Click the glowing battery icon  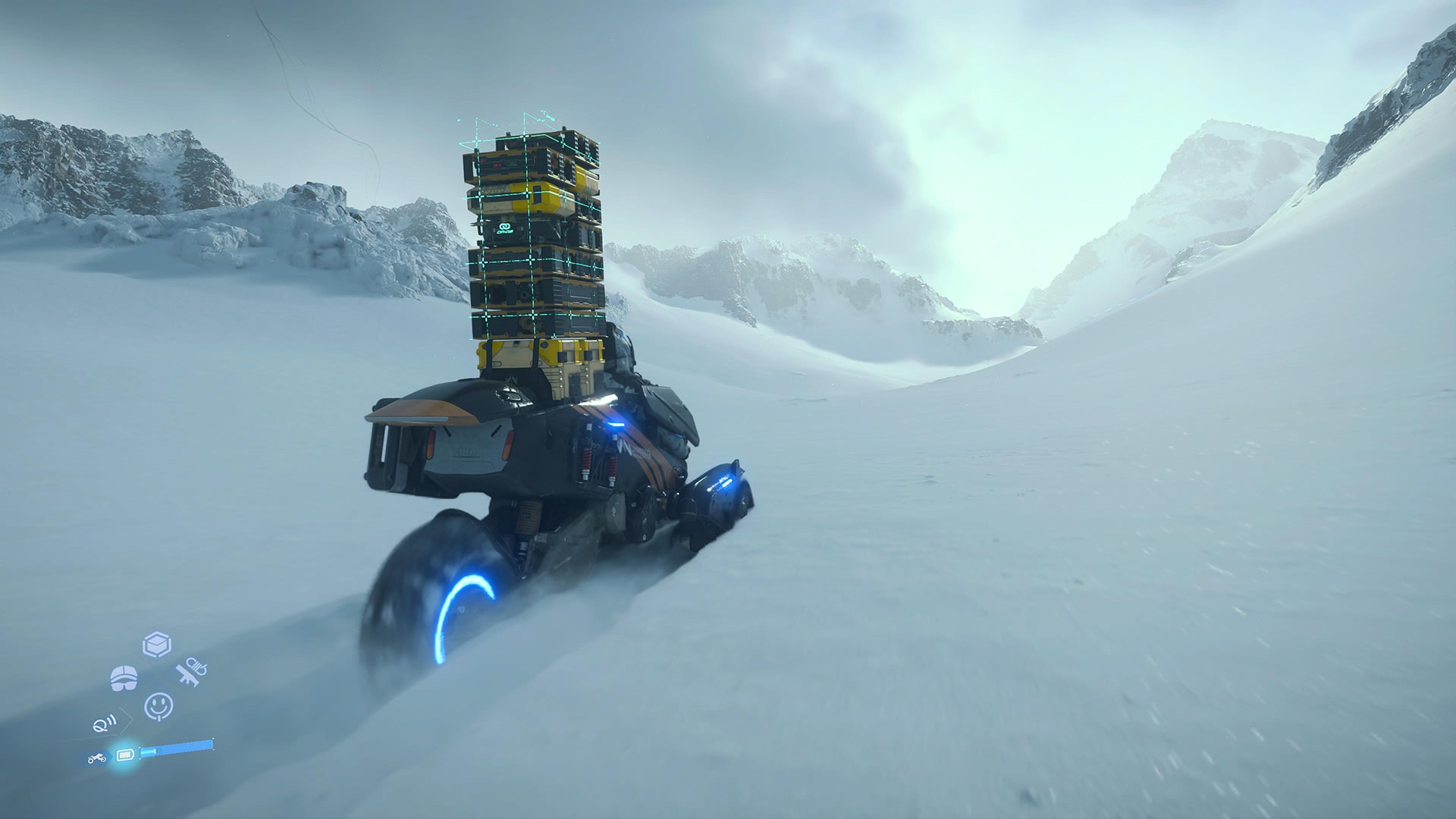point(124,755)
